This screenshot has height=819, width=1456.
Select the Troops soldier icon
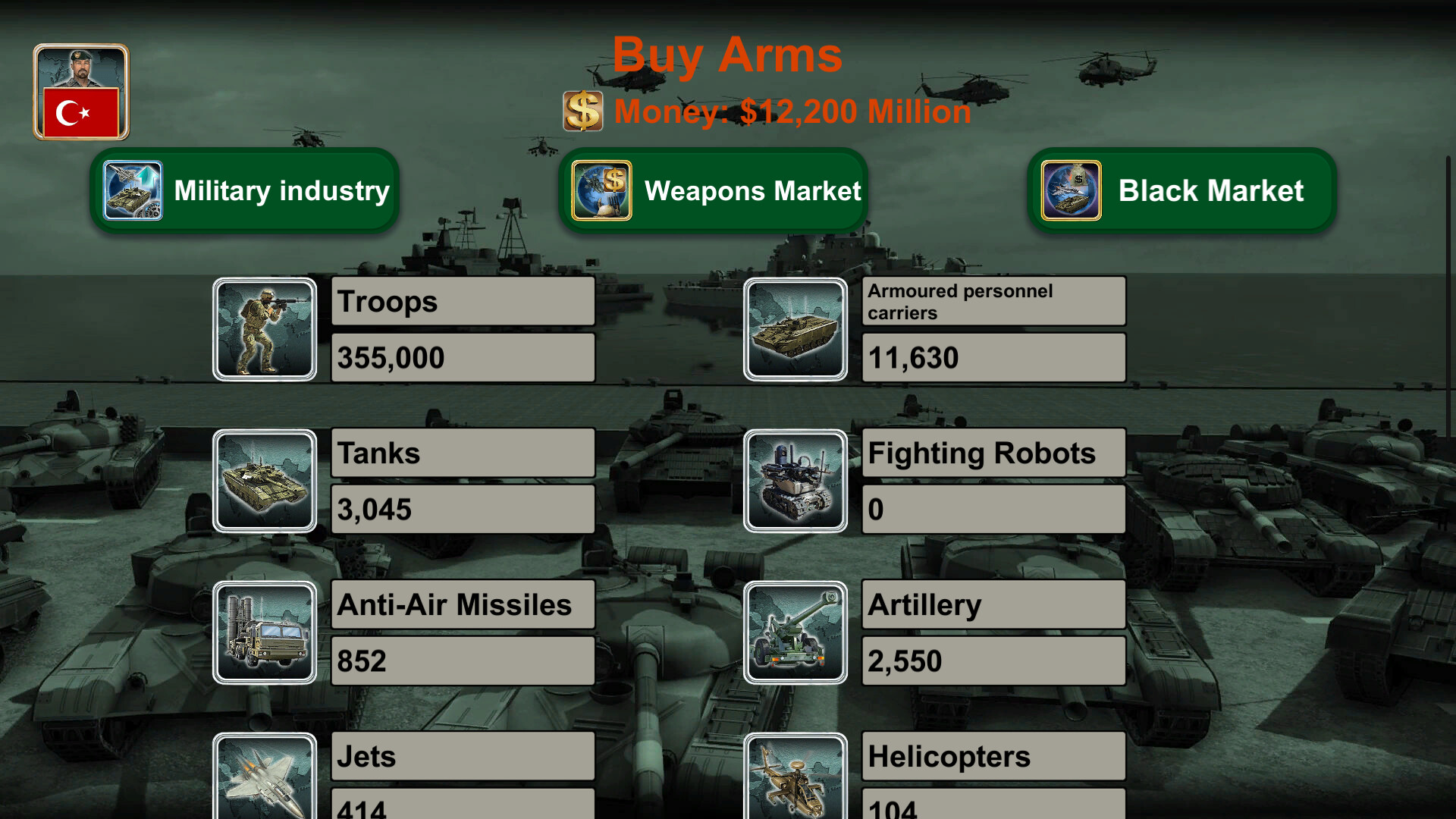[x=265, y=328]
